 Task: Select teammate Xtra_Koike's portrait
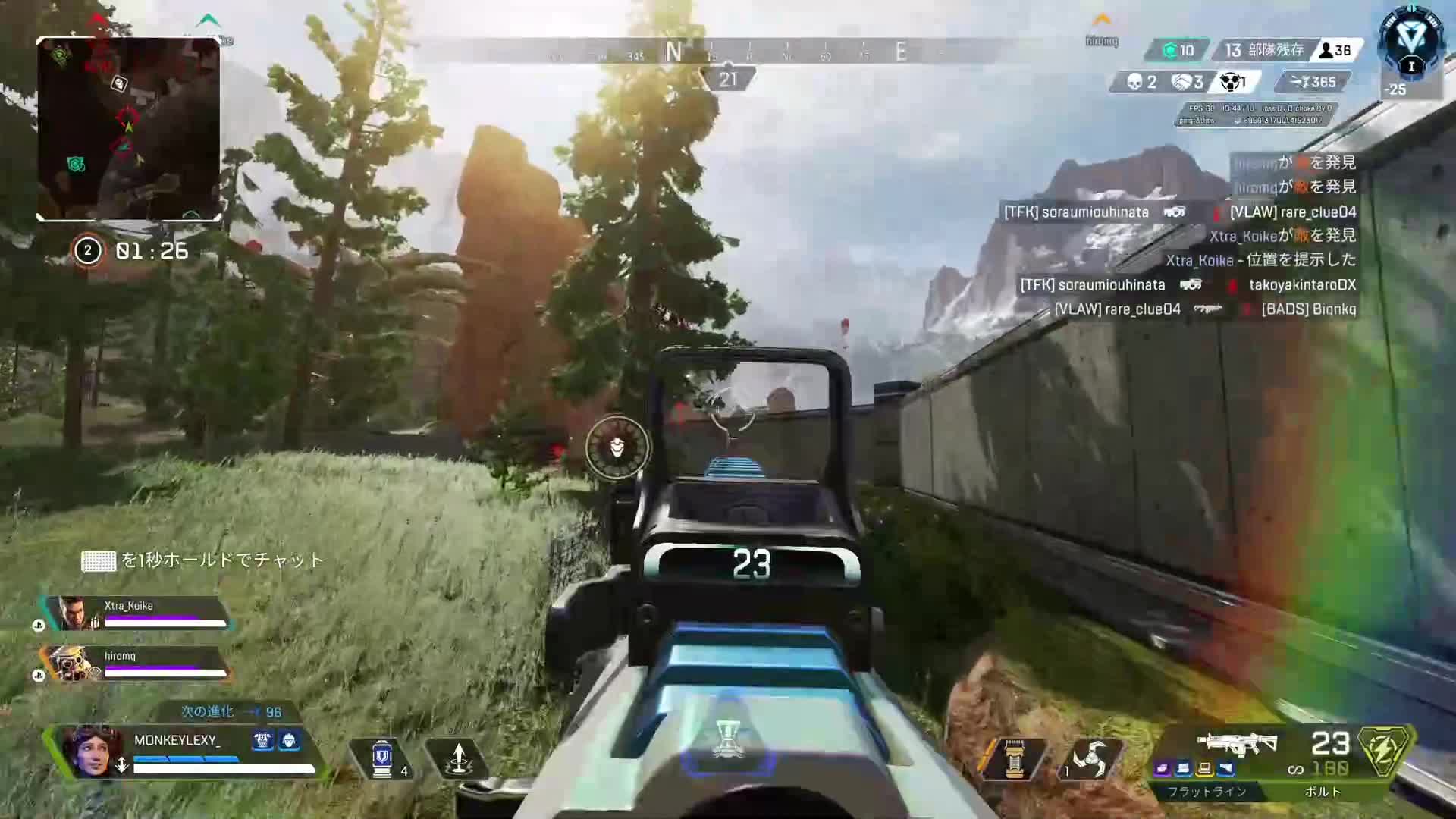click(x=74, y=613)
